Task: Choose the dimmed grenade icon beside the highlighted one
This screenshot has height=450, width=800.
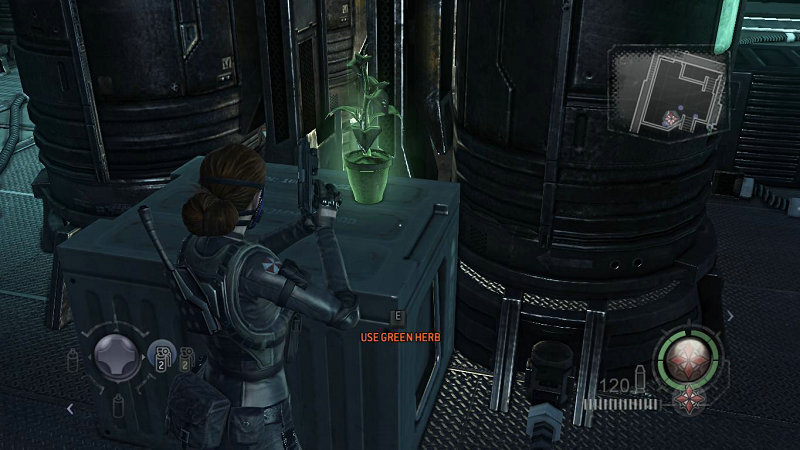Action: coord(184,357)
